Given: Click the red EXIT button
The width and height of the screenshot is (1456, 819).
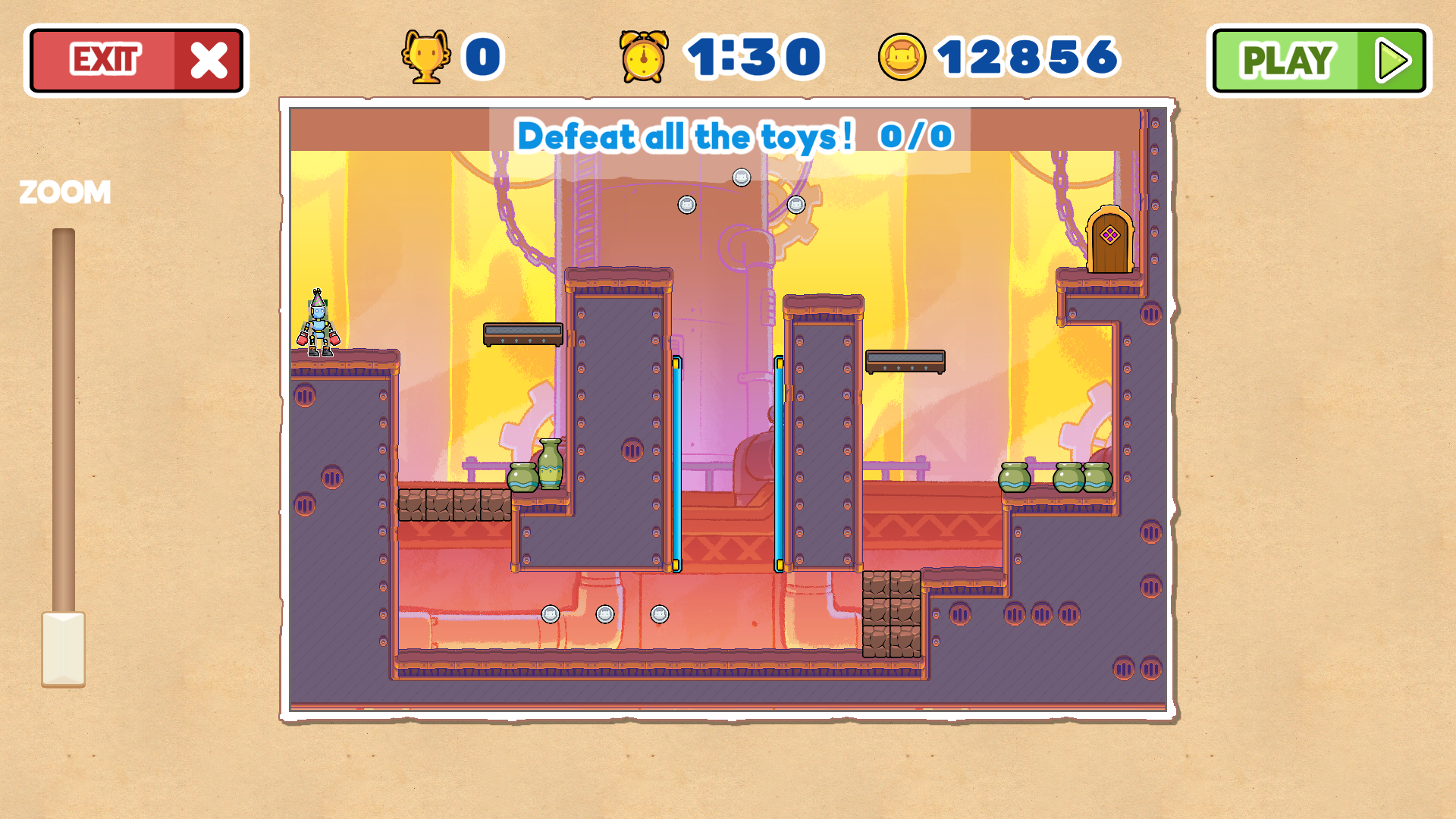Looking at the screenshot, I should coord(136,61).
